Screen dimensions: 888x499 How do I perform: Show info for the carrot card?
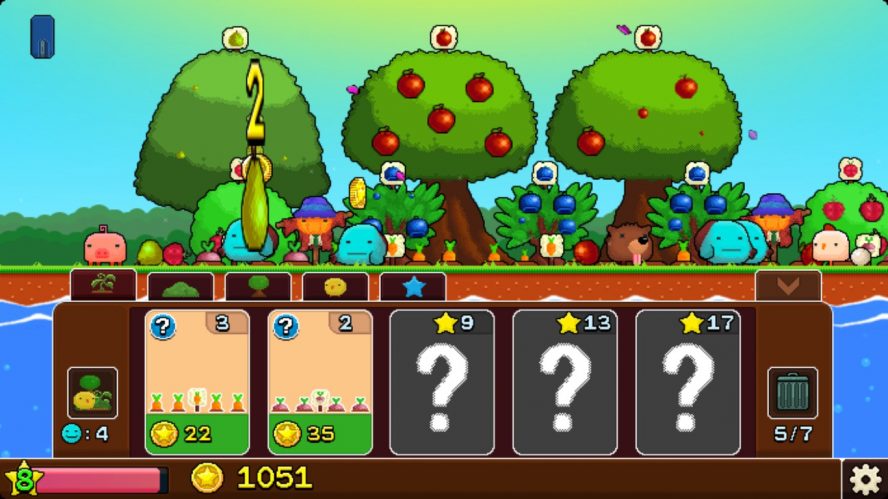click(162, 327)
